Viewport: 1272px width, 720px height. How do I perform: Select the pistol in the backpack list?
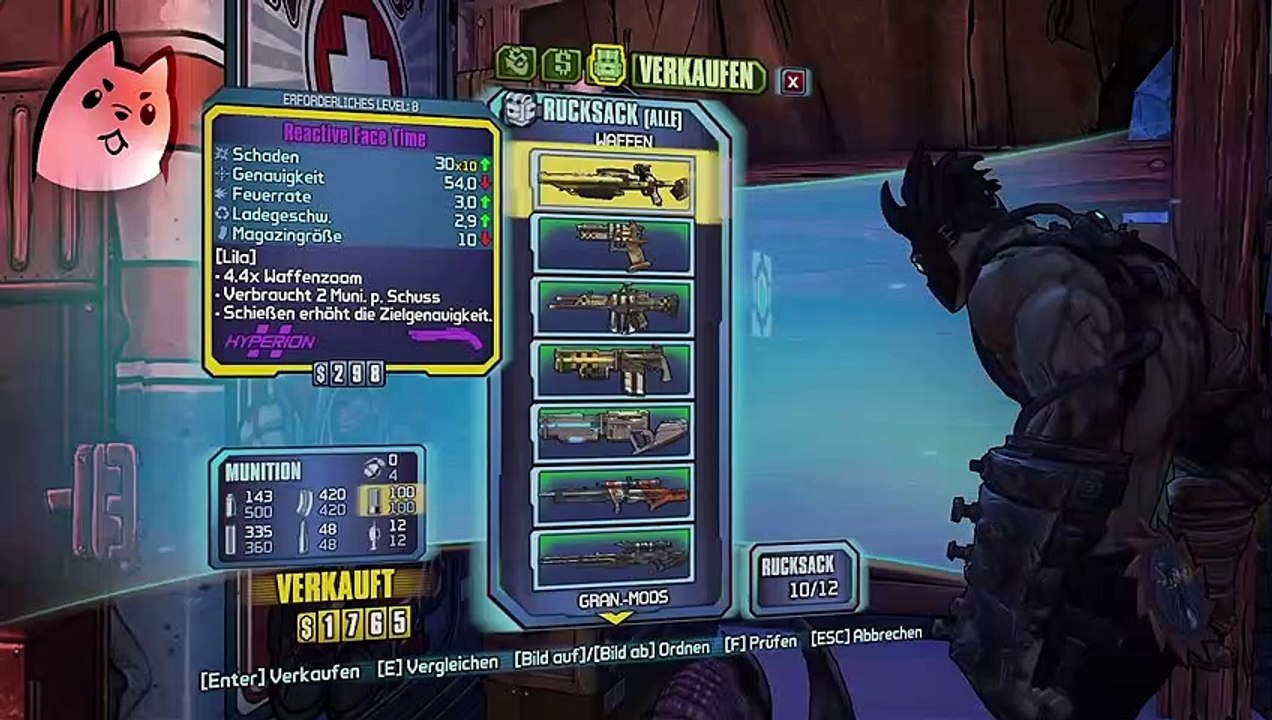(613, 244)
